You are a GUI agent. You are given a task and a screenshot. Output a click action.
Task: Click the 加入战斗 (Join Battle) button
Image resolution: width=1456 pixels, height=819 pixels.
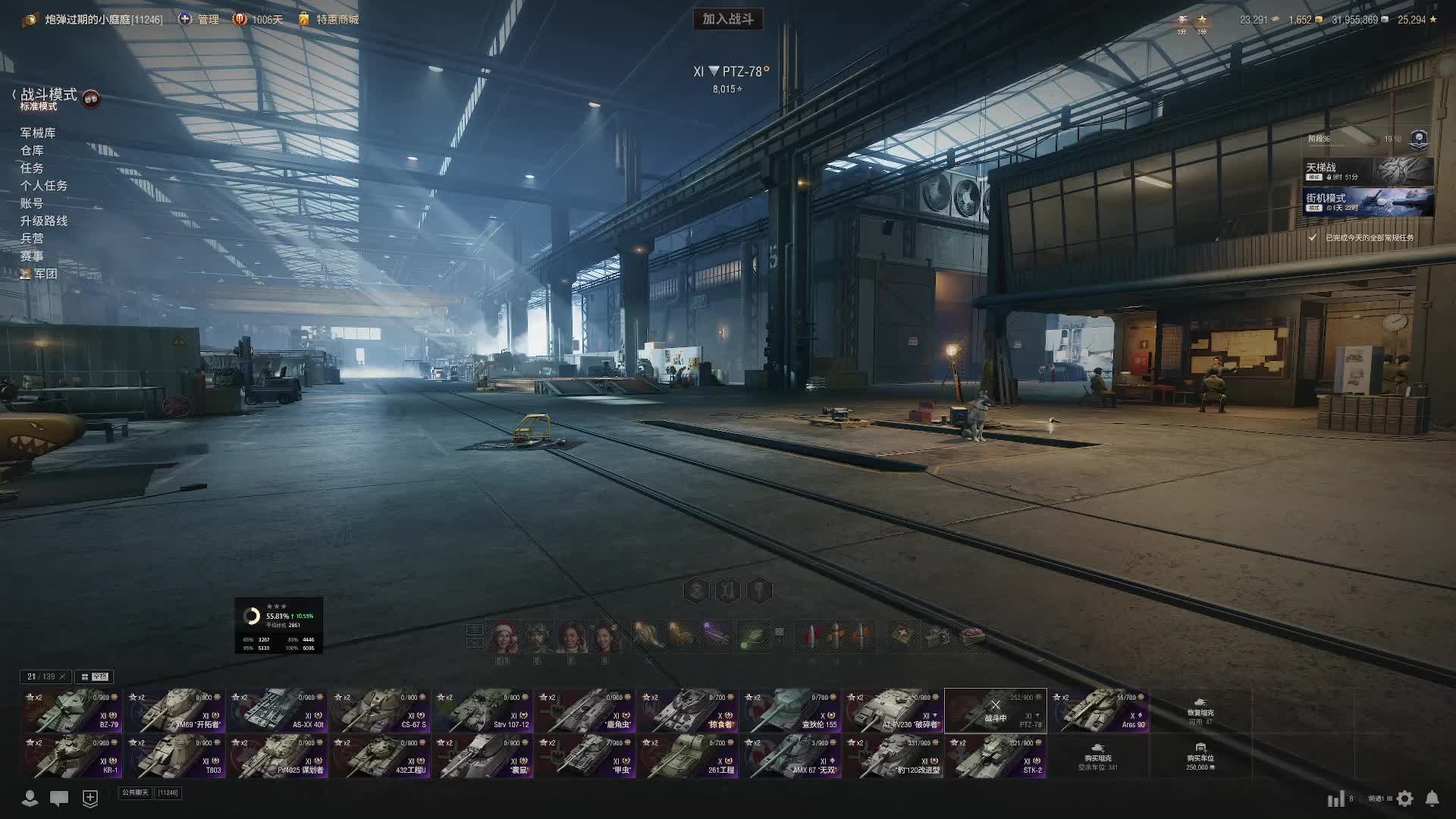pyautogui.click(x=727, y=19)
